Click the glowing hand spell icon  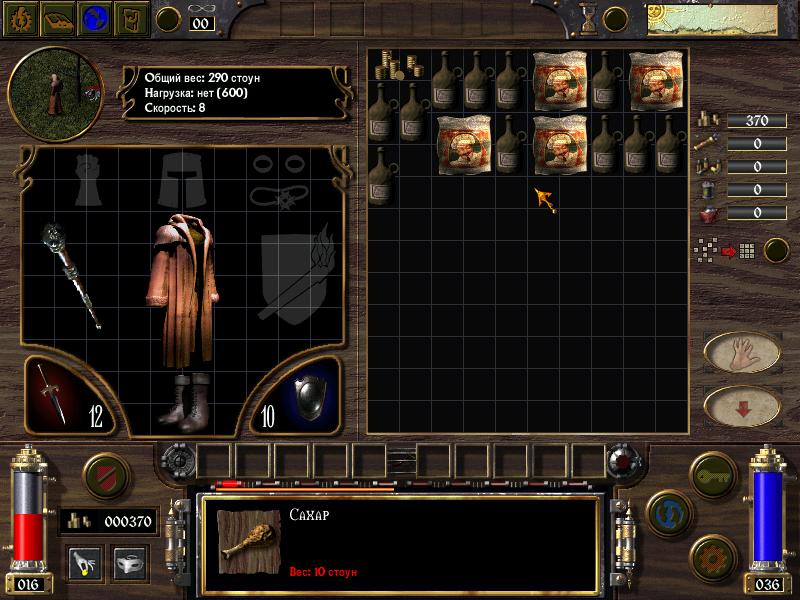(x=84, y=562)
